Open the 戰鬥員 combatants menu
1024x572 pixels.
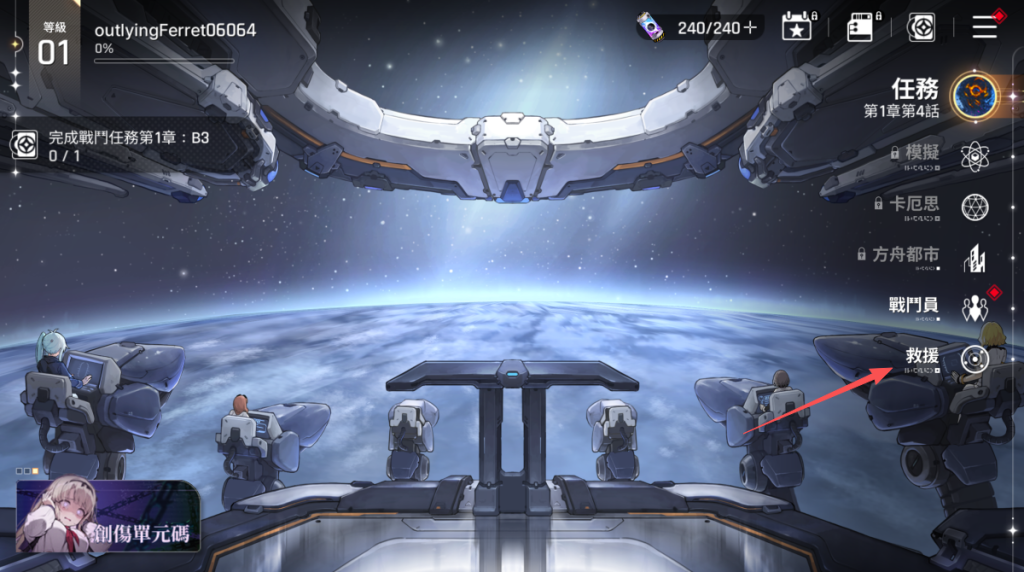coord(974,307)
